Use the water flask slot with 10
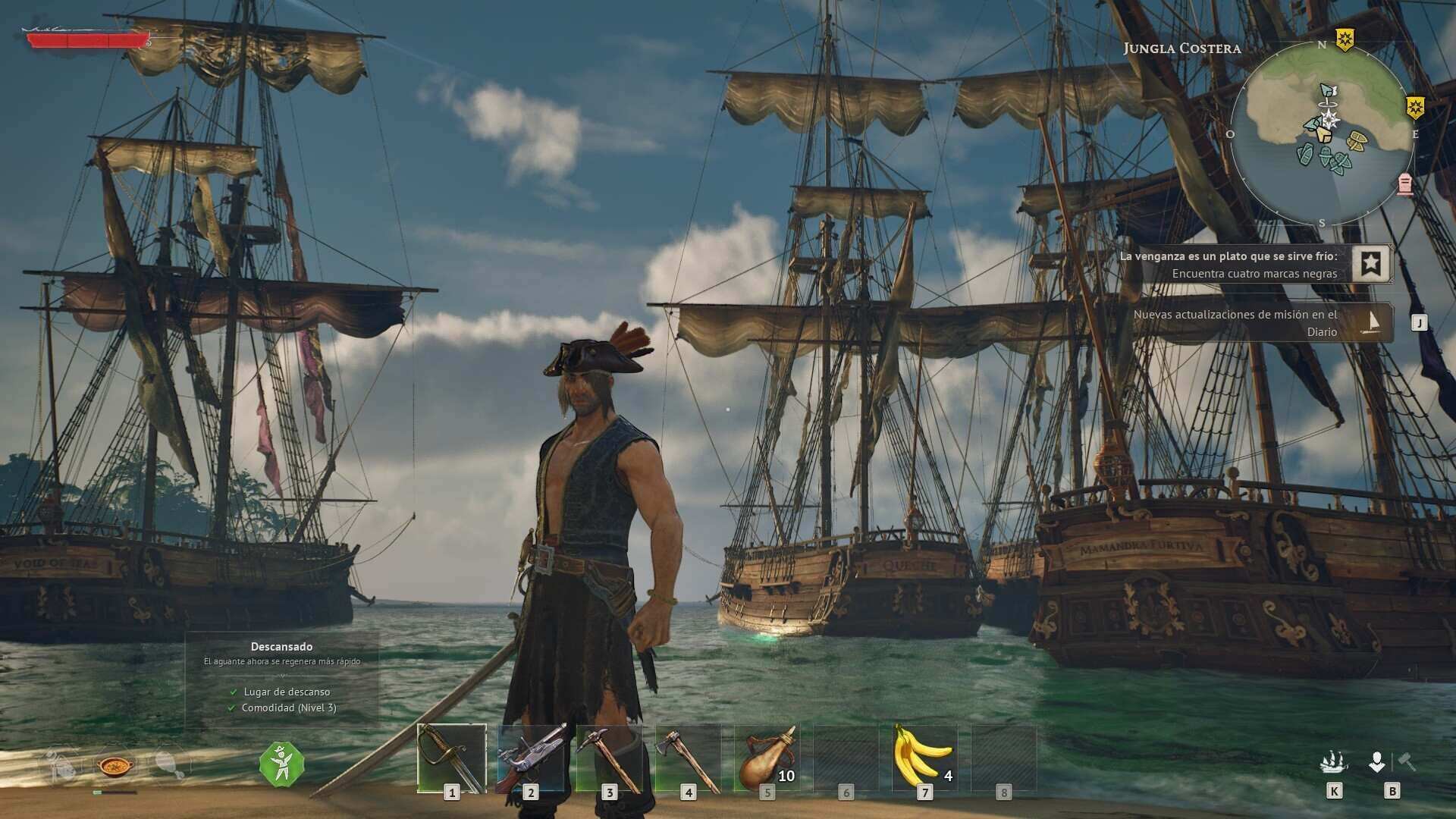 [767, 758]
